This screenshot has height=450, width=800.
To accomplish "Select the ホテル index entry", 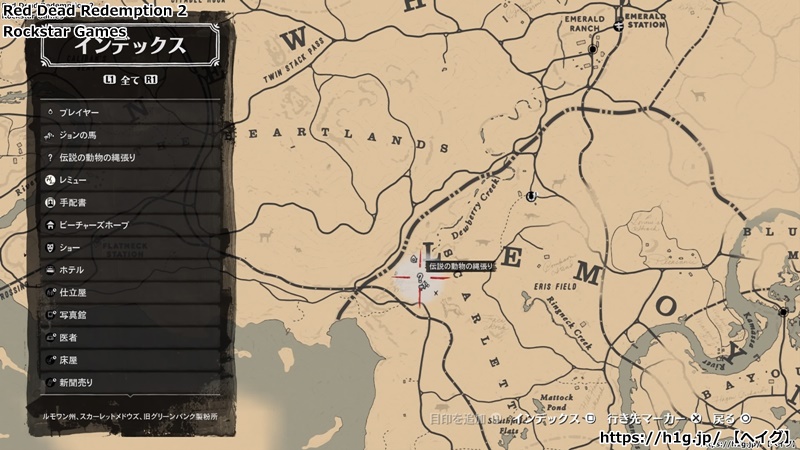I will 130,270.
